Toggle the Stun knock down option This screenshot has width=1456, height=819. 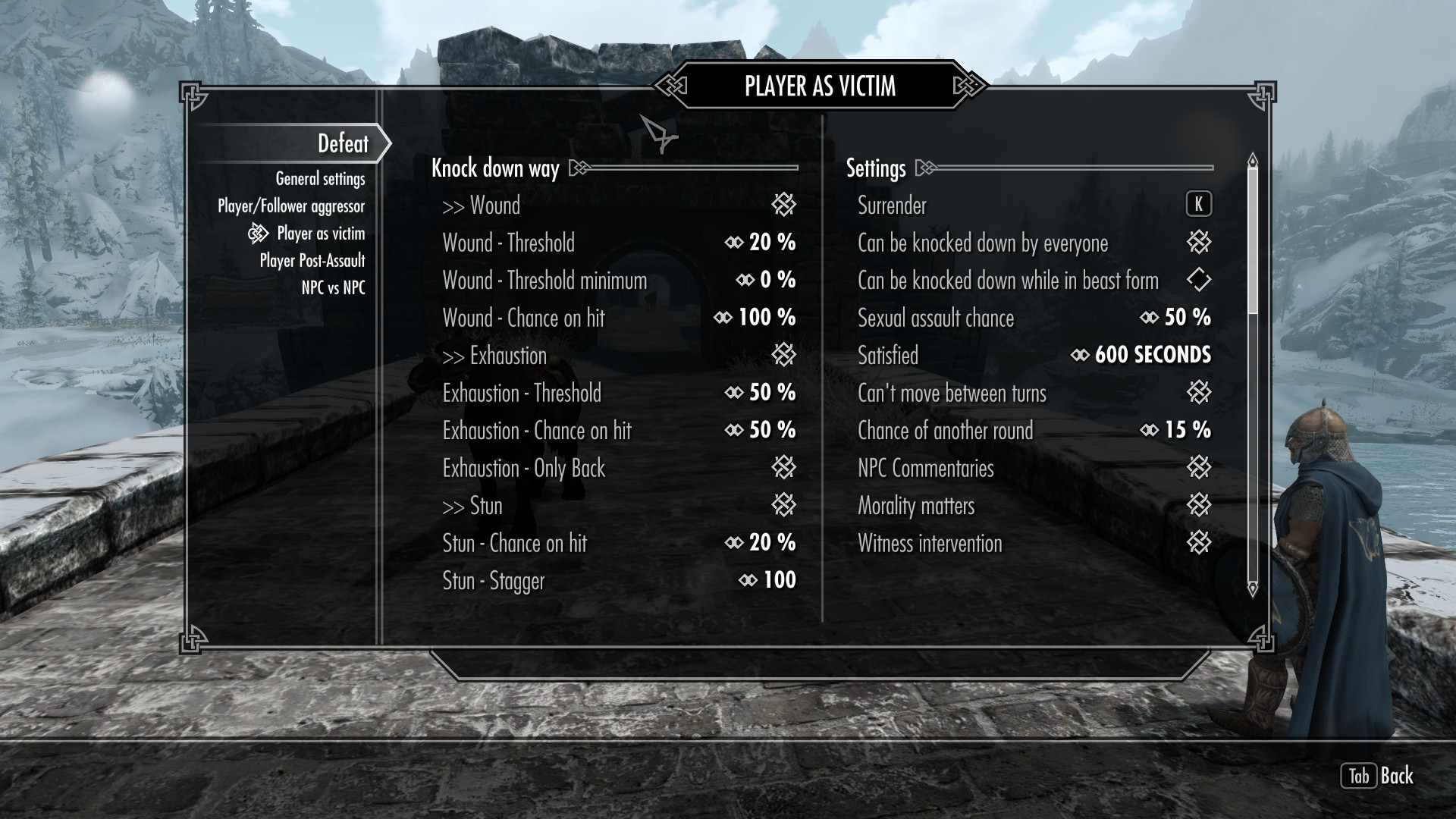783,505
